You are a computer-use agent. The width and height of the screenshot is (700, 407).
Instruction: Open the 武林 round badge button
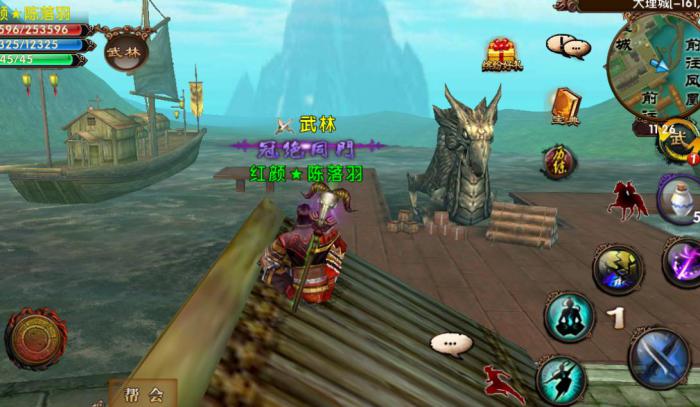click(x=126, y=51)
